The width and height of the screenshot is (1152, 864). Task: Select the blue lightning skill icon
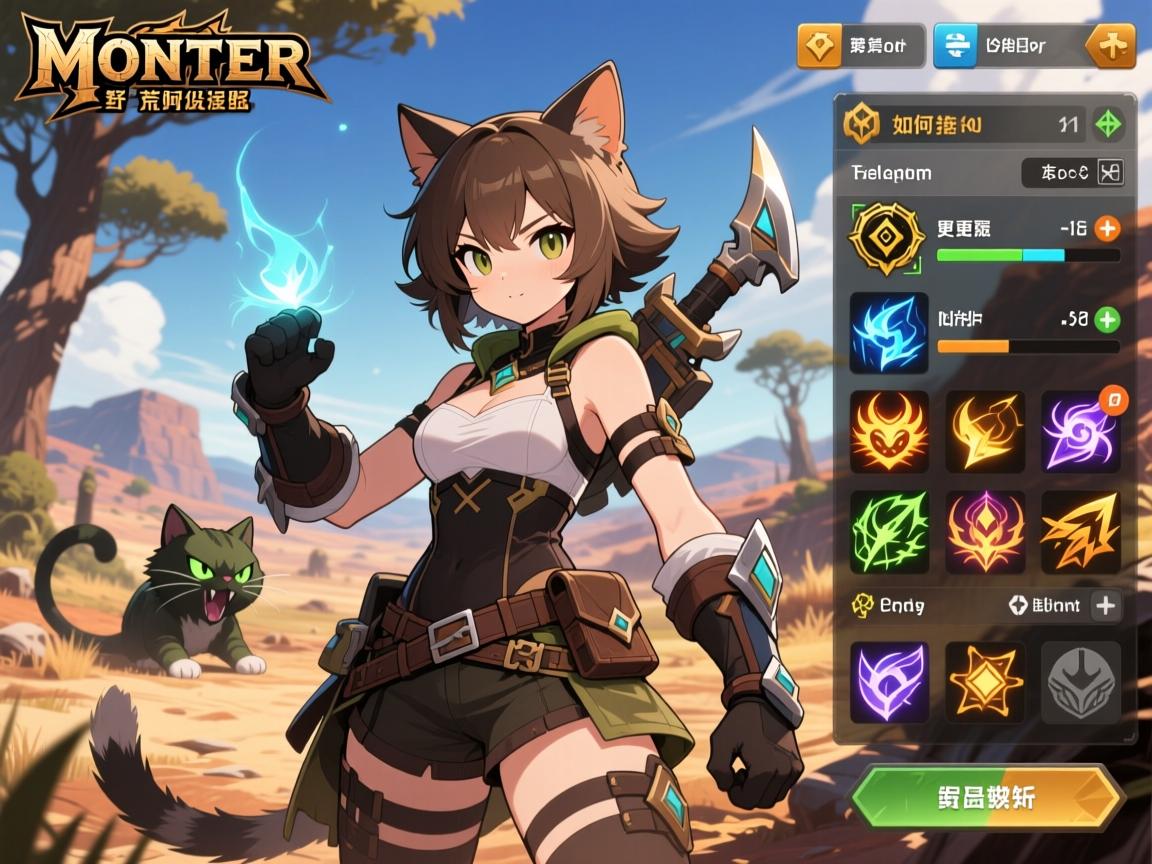click(x=888, y=332)
